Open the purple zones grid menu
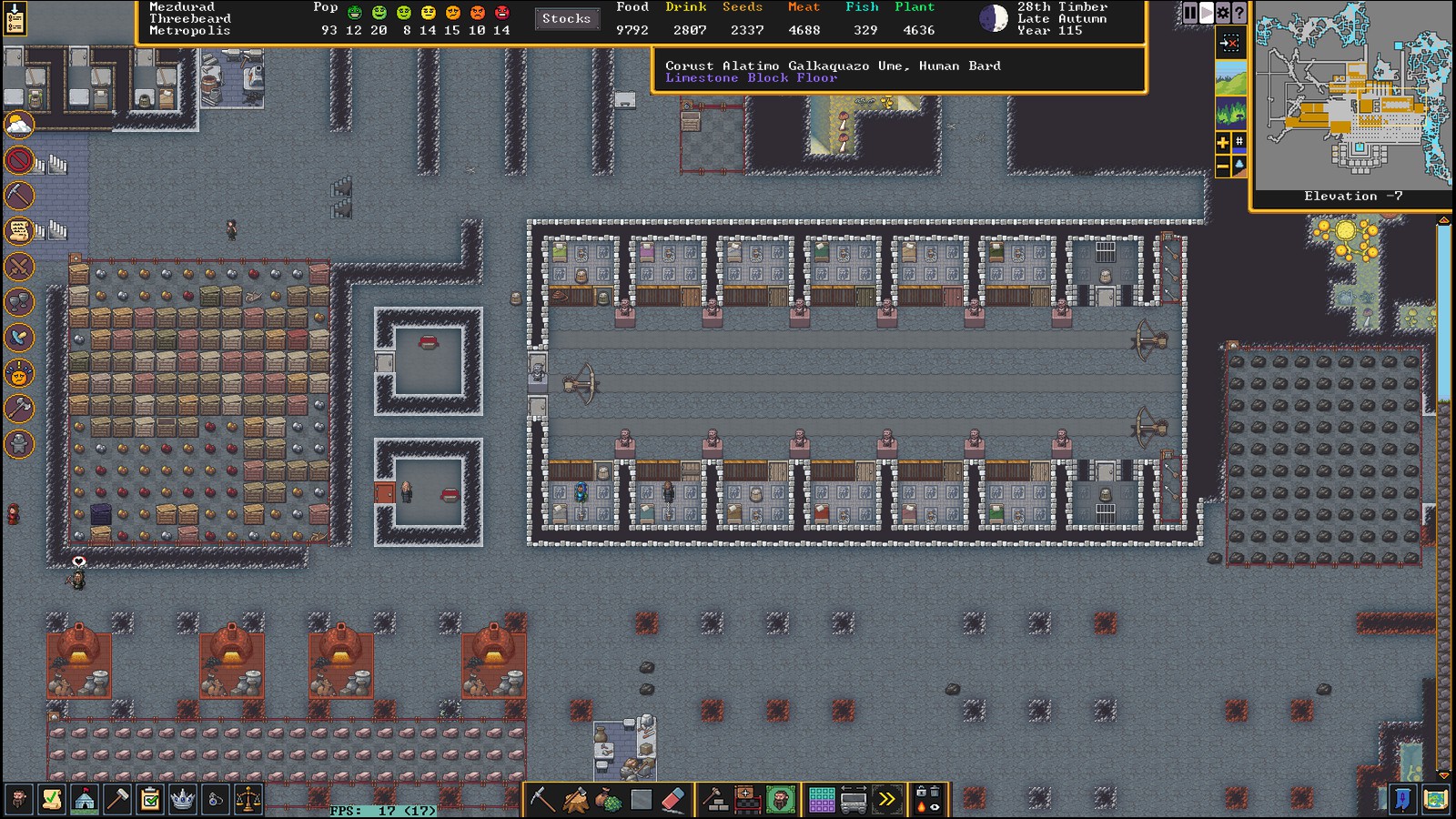The width and height of the screenshot is (1456, 819). (x=822, y=800)
